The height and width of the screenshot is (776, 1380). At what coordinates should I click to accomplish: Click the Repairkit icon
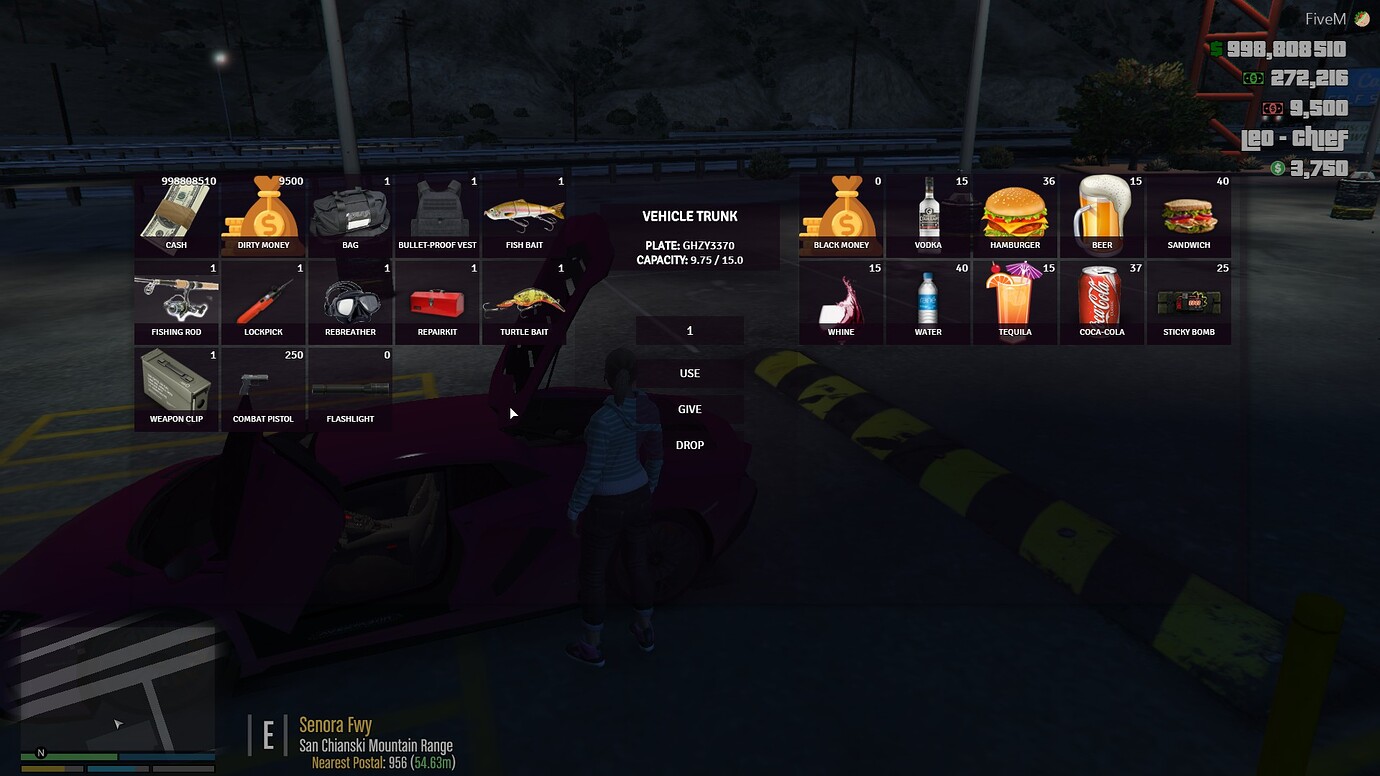point(437,299)
